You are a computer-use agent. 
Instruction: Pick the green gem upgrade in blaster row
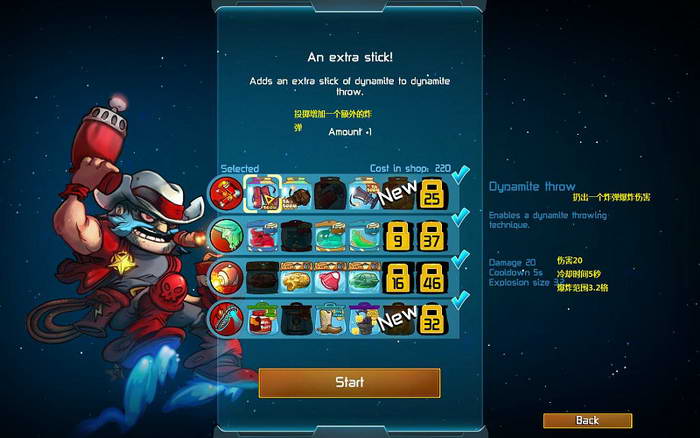(364, 278)
